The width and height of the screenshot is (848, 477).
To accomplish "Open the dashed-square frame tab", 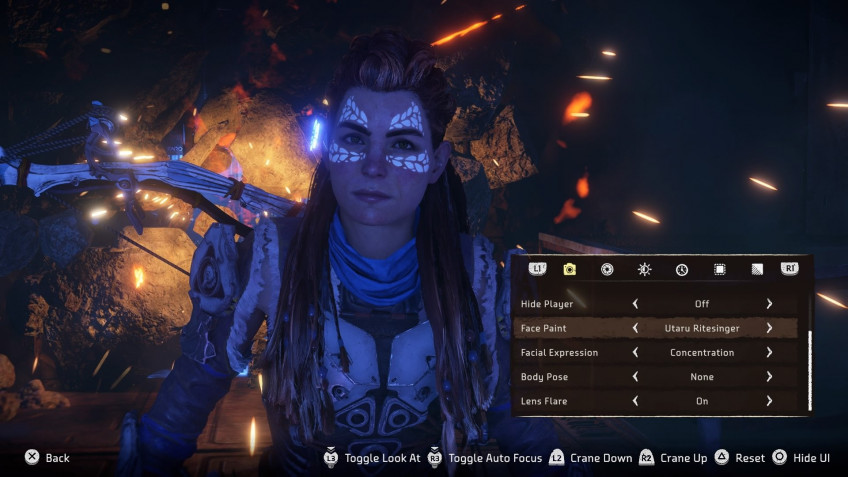I will coord(719,269).
